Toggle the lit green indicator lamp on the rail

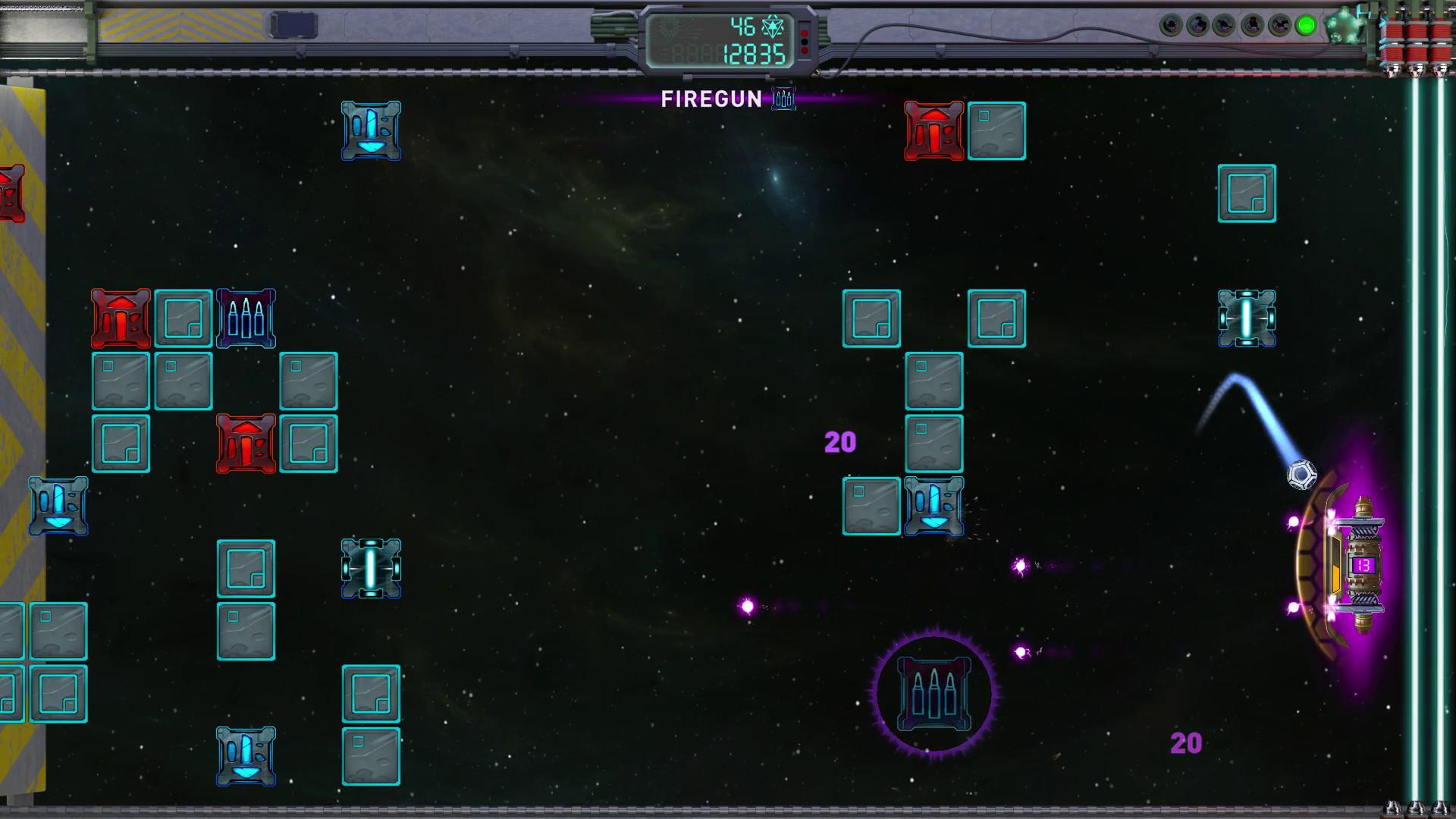1306,25
